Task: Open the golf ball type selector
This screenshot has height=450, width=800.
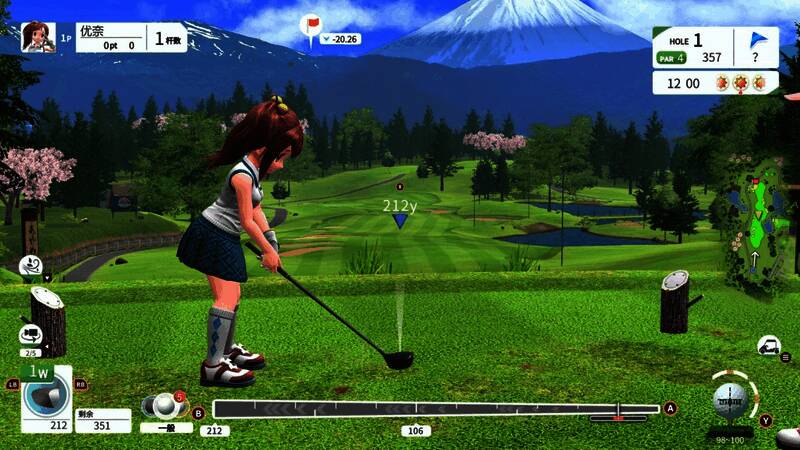Action: (162, 405)
